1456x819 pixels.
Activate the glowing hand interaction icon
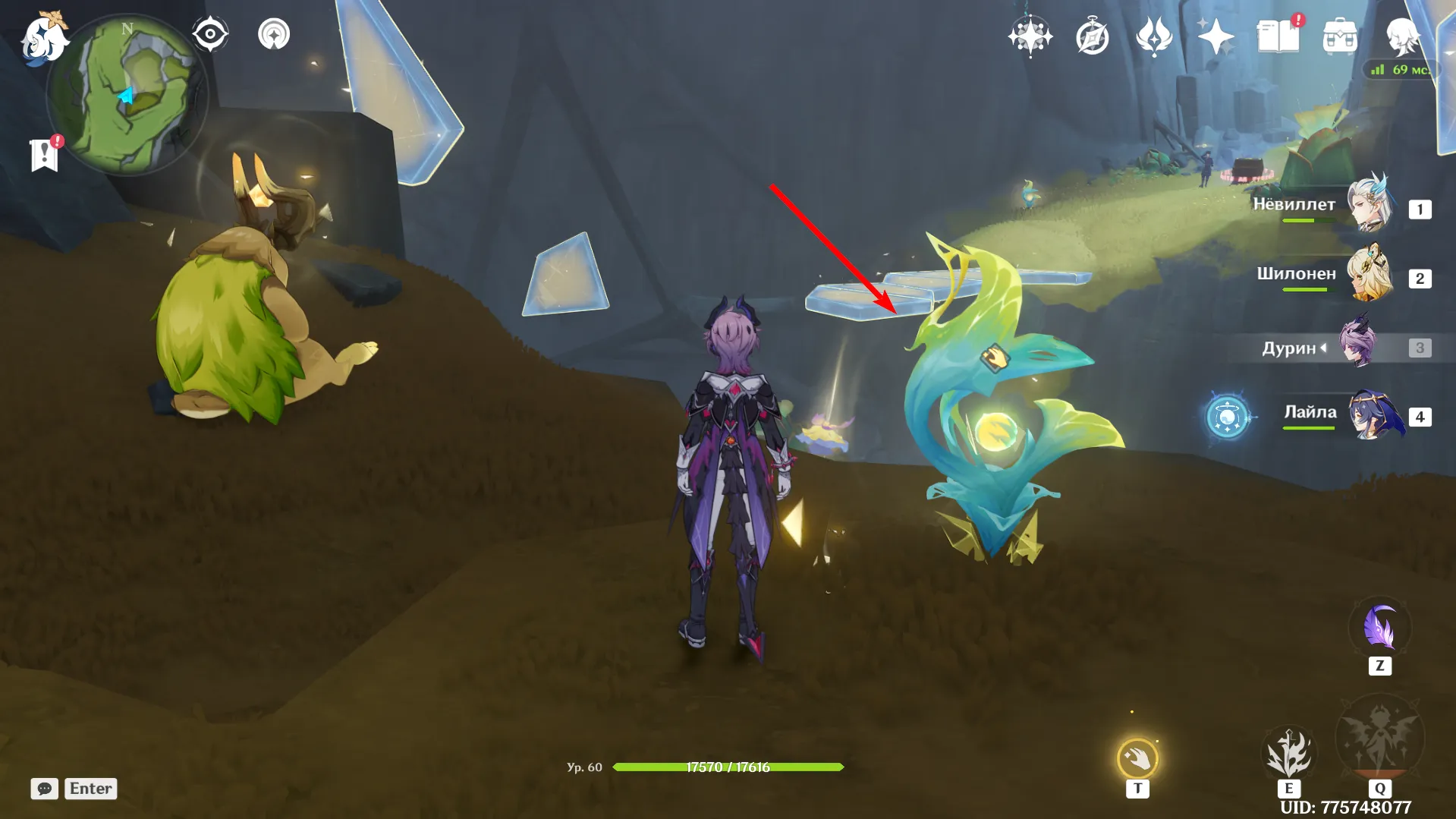pos(1137,758)
